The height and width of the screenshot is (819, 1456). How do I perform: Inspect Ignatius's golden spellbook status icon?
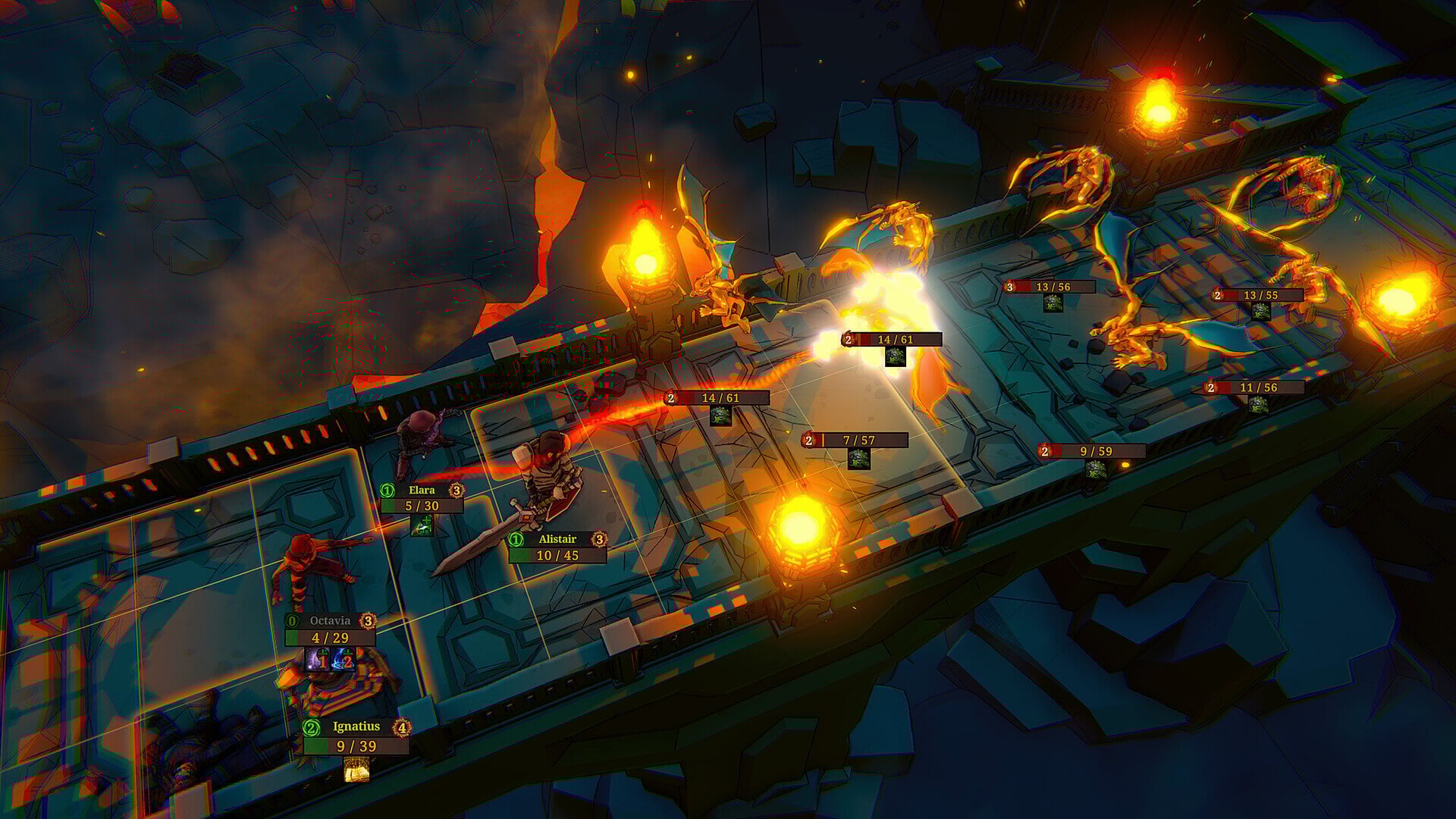pyautogui.click(x=356, y=770)
